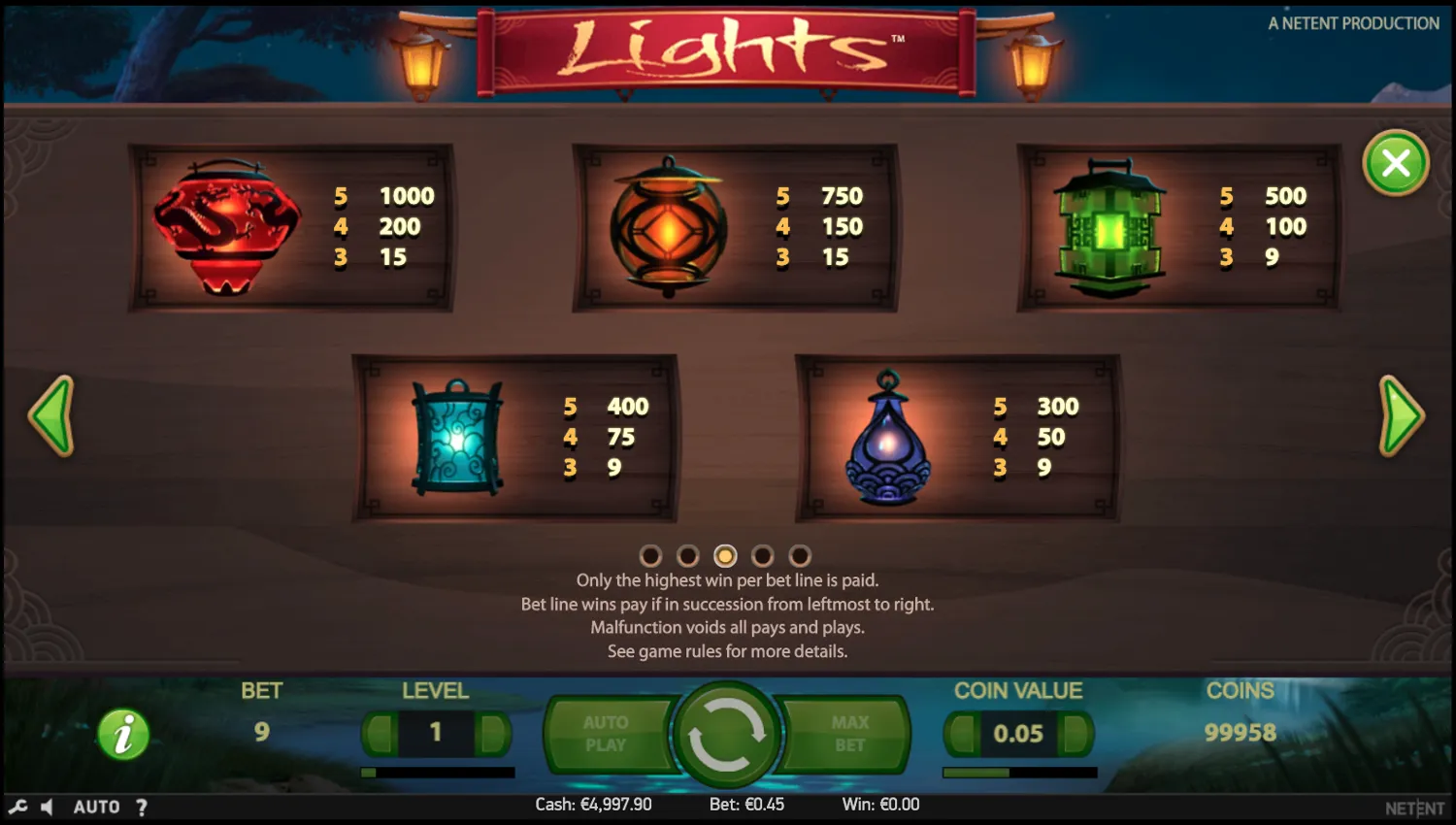Switch to the last paytable page dot

click(x=801, y=556)
